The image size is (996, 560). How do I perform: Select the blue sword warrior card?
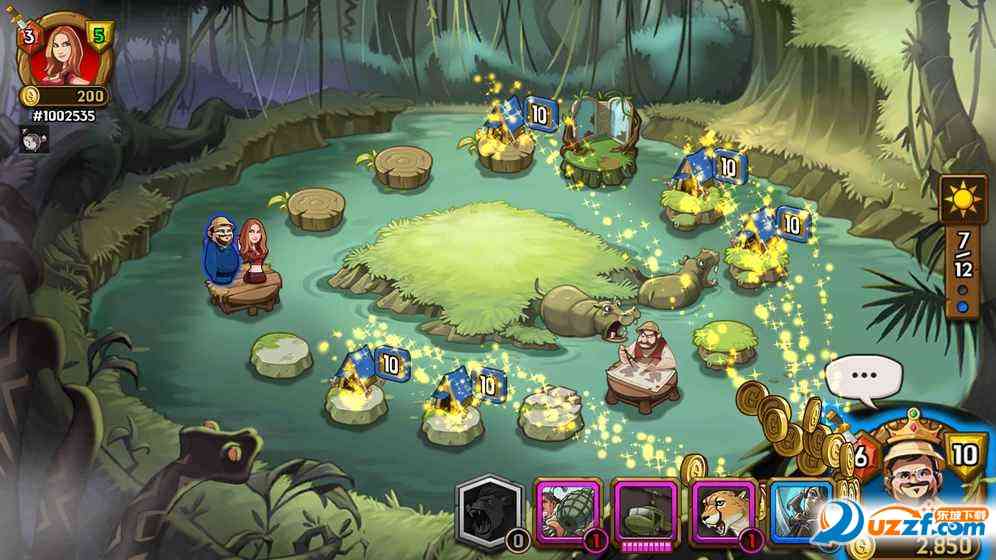[x=801, y=512]
